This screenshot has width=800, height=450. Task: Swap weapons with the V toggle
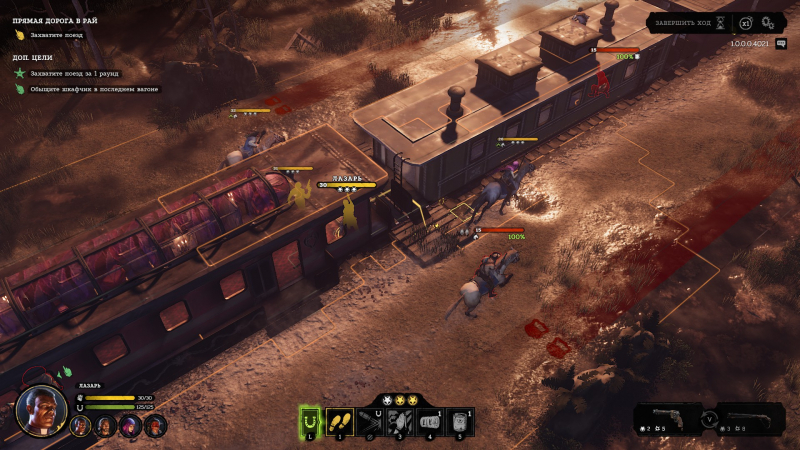[x=710, y=419]
